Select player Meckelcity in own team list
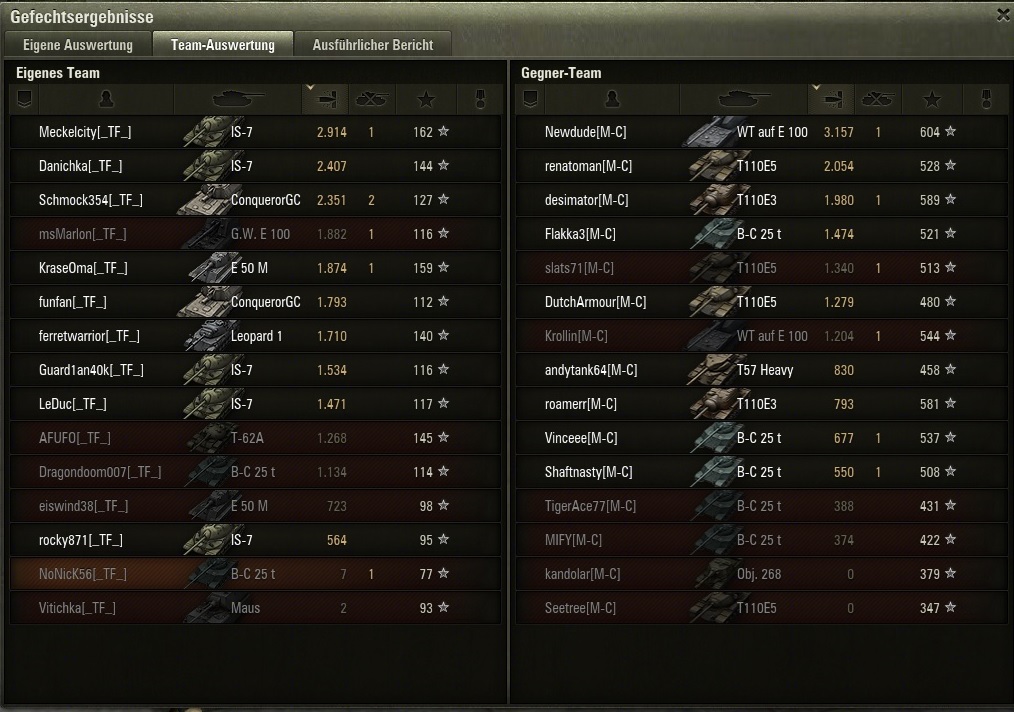 pos(85,132)
